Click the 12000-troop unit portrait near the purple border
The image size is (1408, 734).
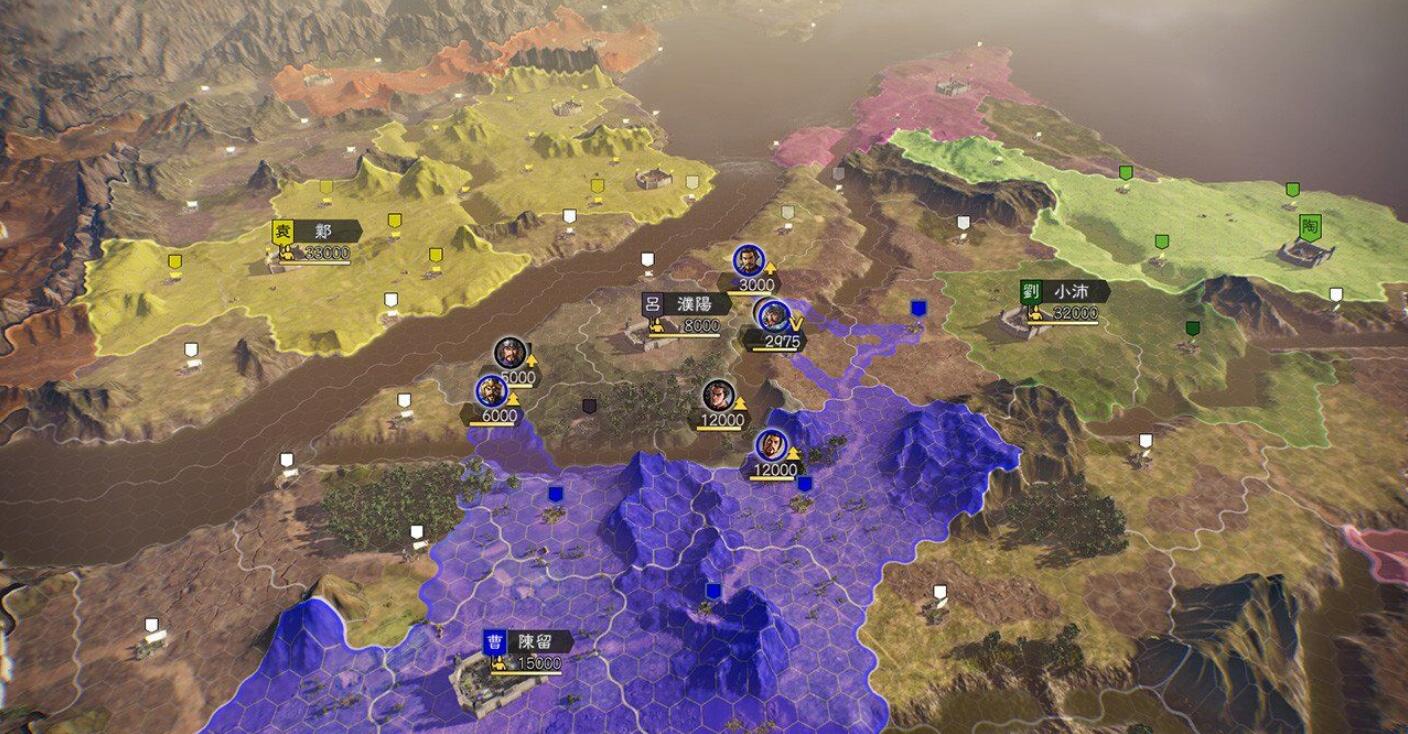pyautogui.click(x=770, y=444)
